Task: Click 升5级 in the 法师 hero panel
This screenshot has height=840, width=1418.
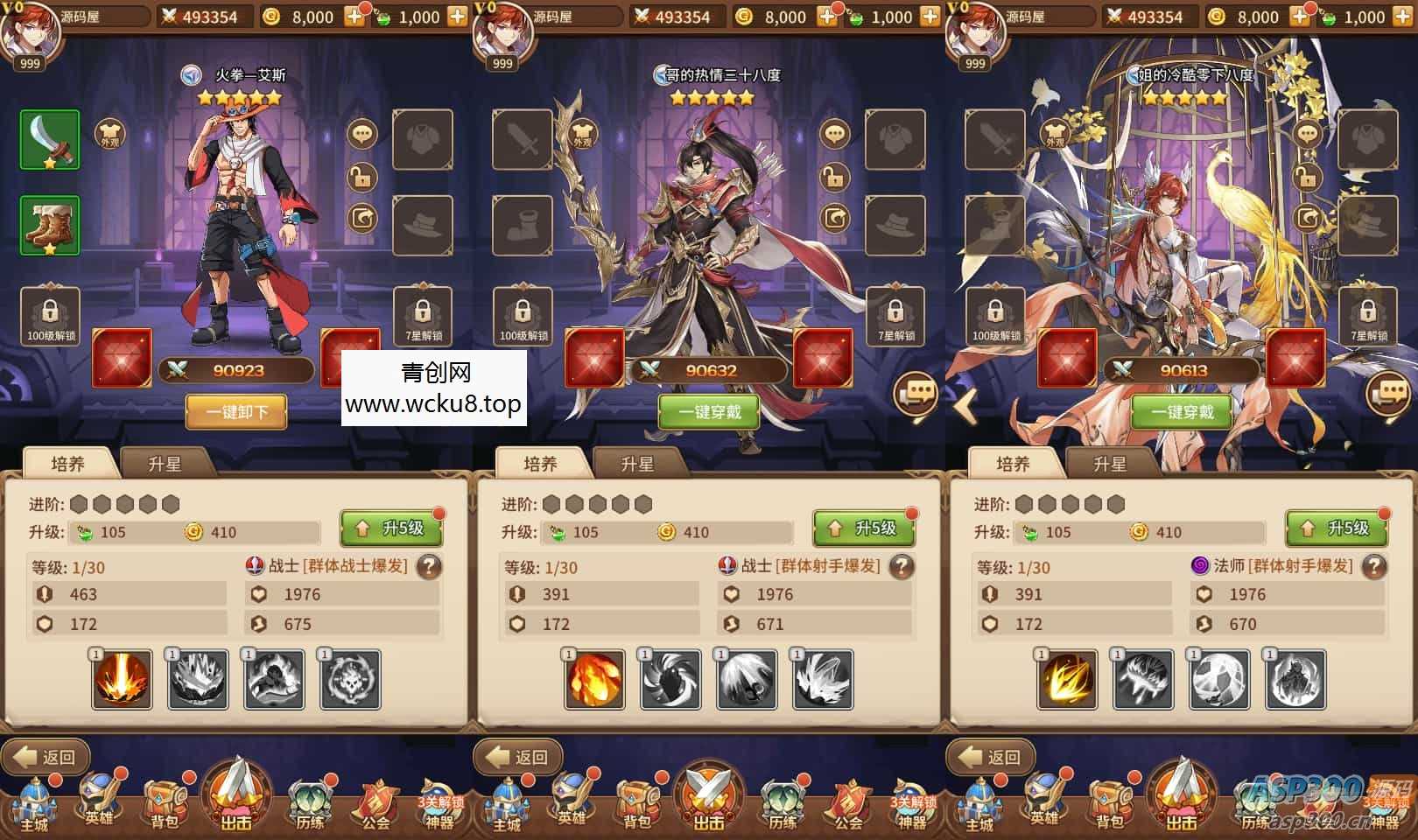Action: pos(1337,528)
